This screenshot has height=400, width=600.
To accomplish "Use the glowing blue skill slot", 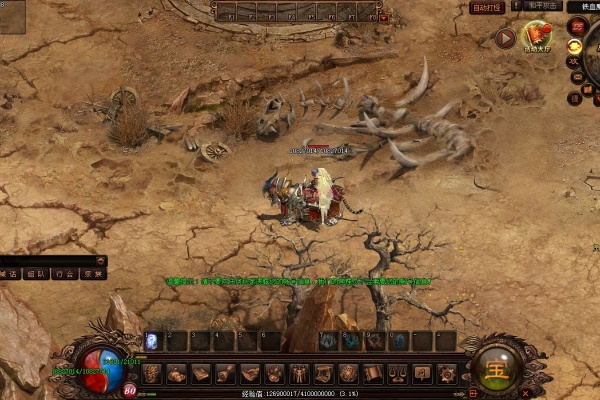I will [152, 341].
